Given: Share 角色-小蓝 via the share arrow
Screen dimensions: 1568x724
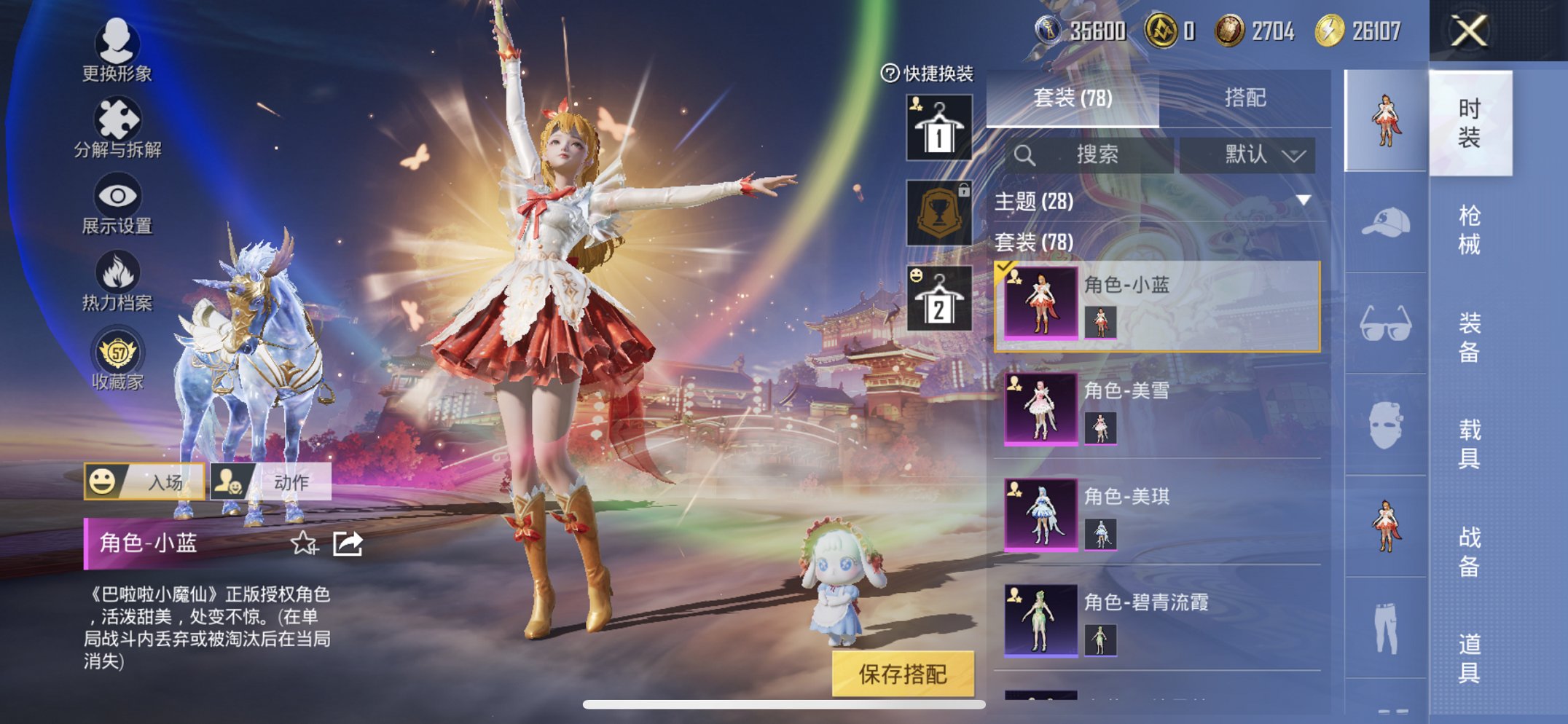Looking at the screenshot, I should coord(348,542).
